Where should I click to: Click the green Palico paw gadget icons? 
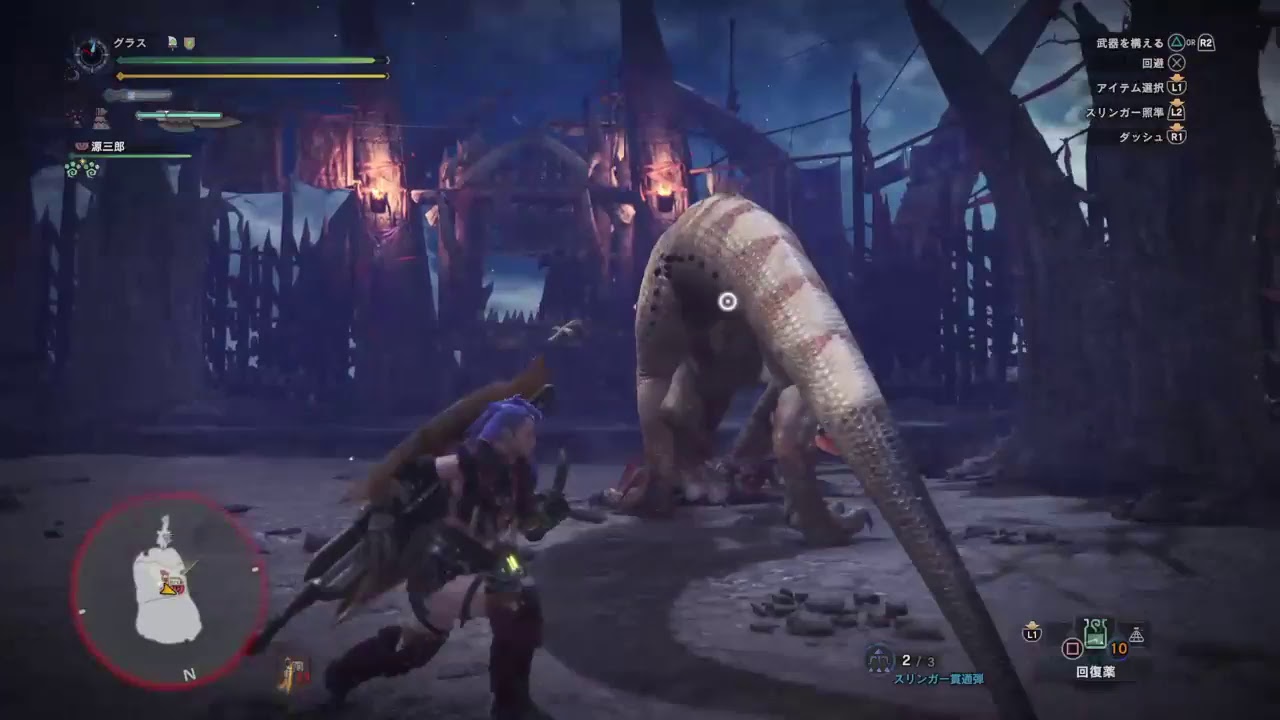(82, 169)
